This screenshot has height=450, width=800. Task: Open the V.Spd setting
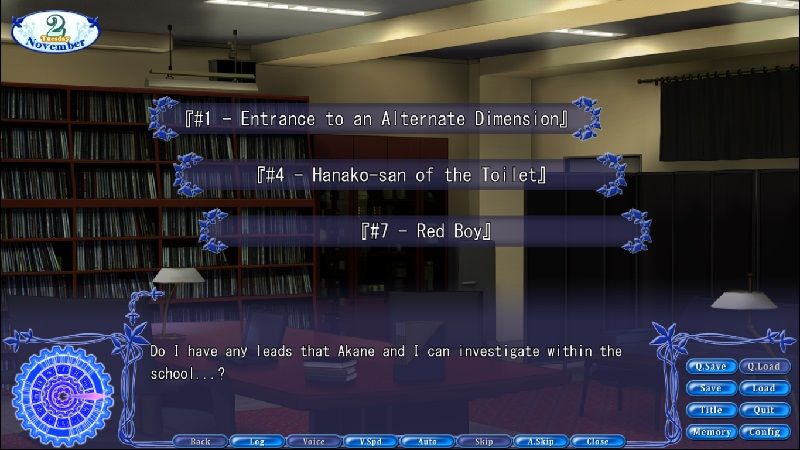point(370,441)
